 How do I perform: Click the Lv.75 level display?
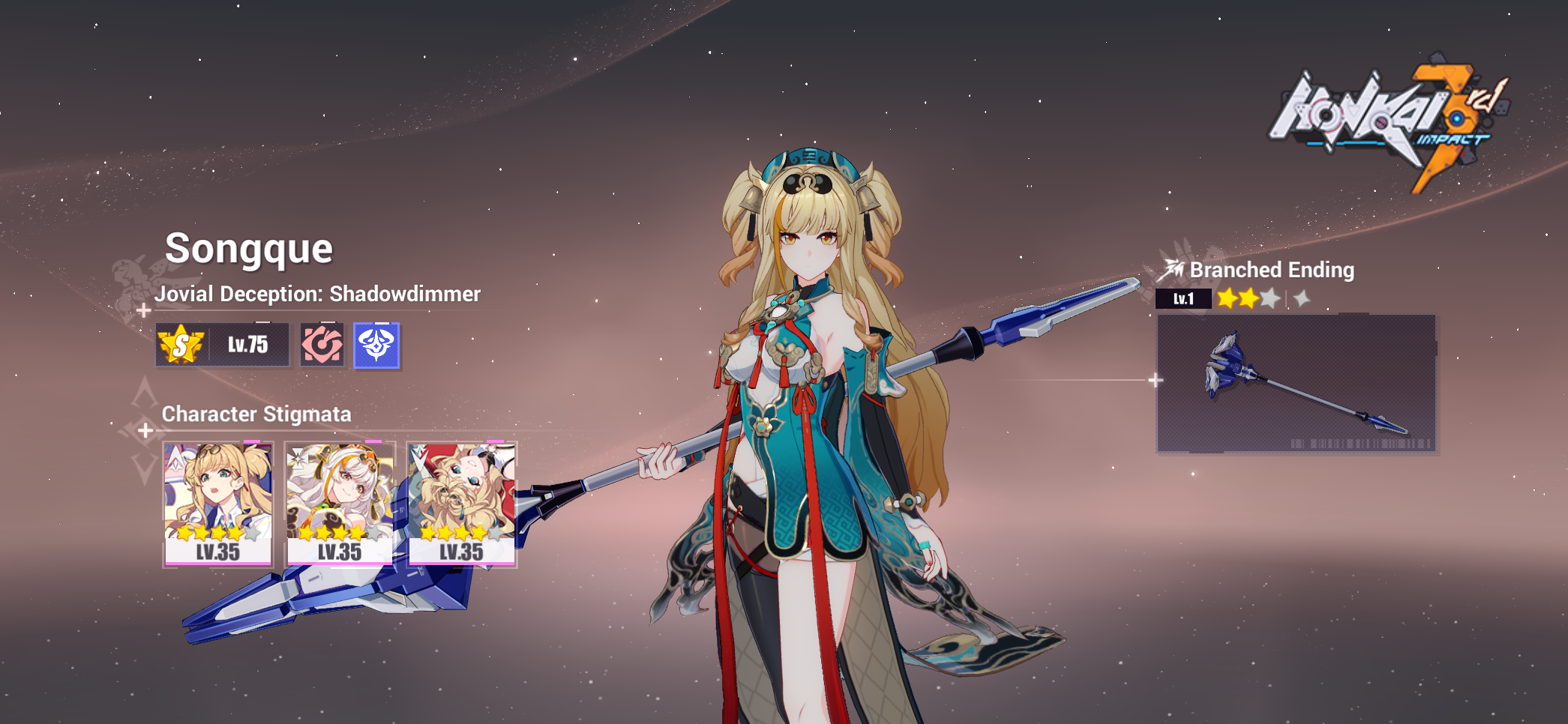pyautogui.click(x=247, y=343)
